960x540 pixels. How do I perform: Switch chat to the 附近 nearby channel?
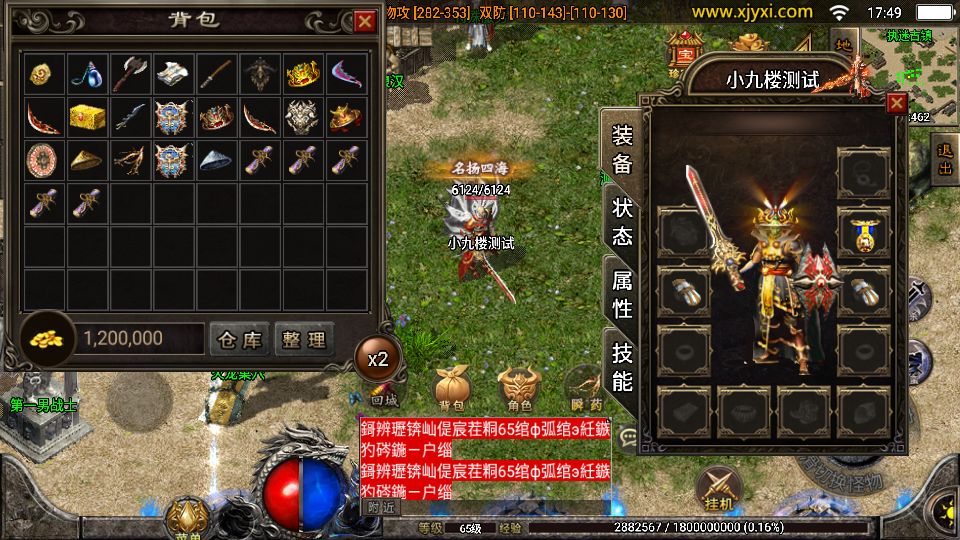tap(379, 507)
